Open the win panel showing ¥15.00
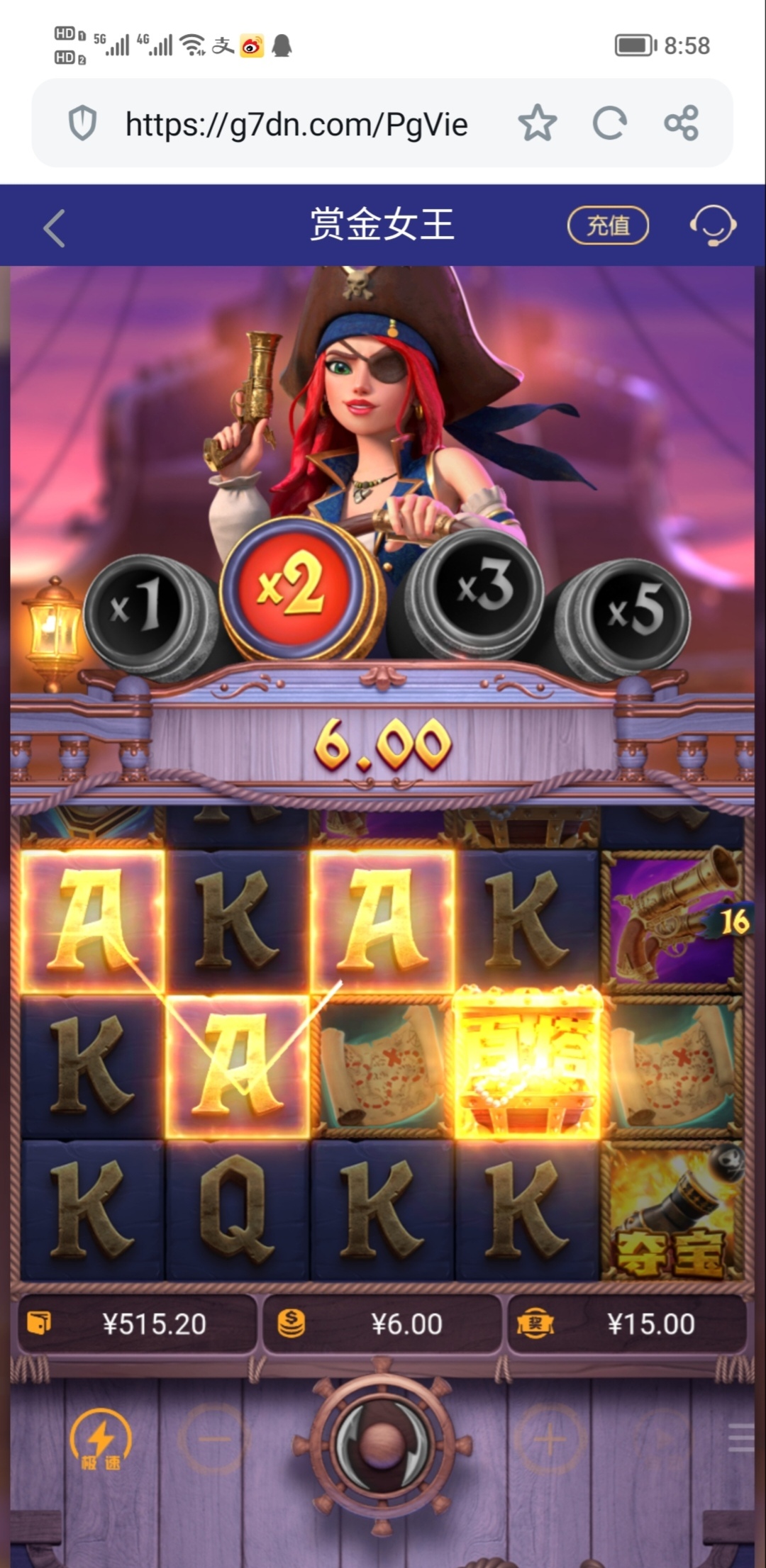 (628, 1324)
